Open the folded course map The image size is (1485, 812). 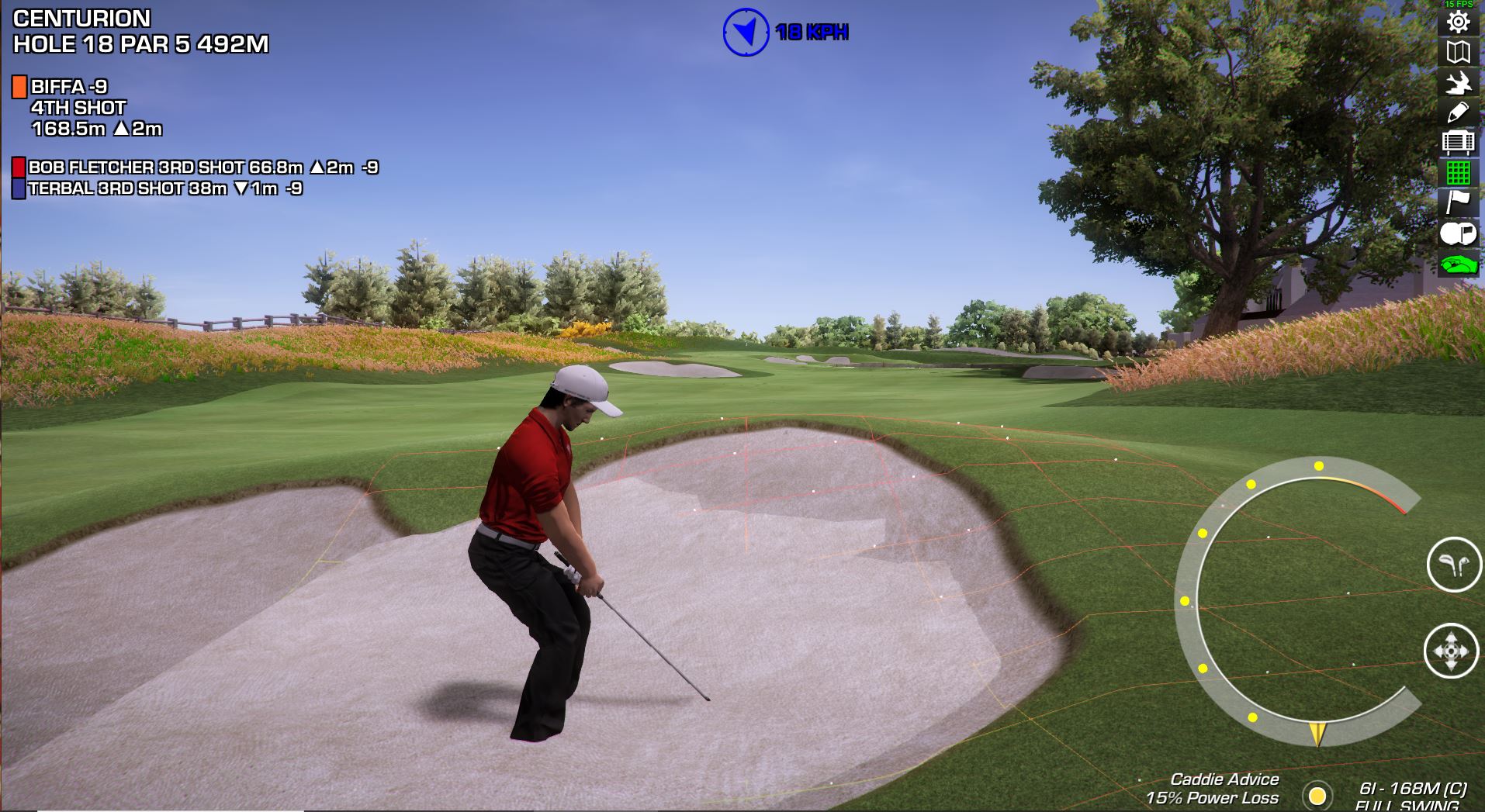pos(1458,52)
